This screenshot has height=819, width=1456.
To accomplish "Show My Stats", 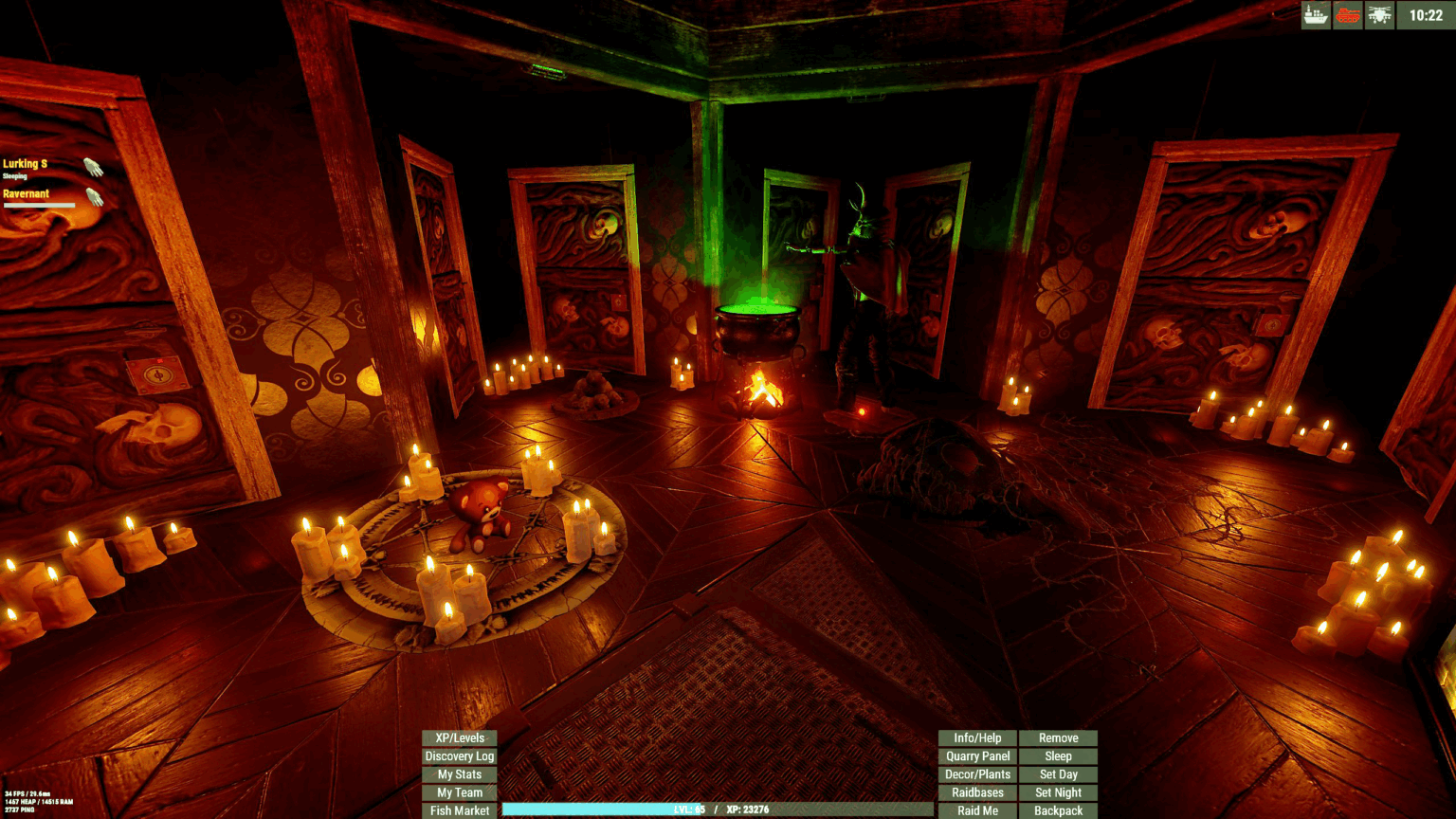I will click(459, 774).
